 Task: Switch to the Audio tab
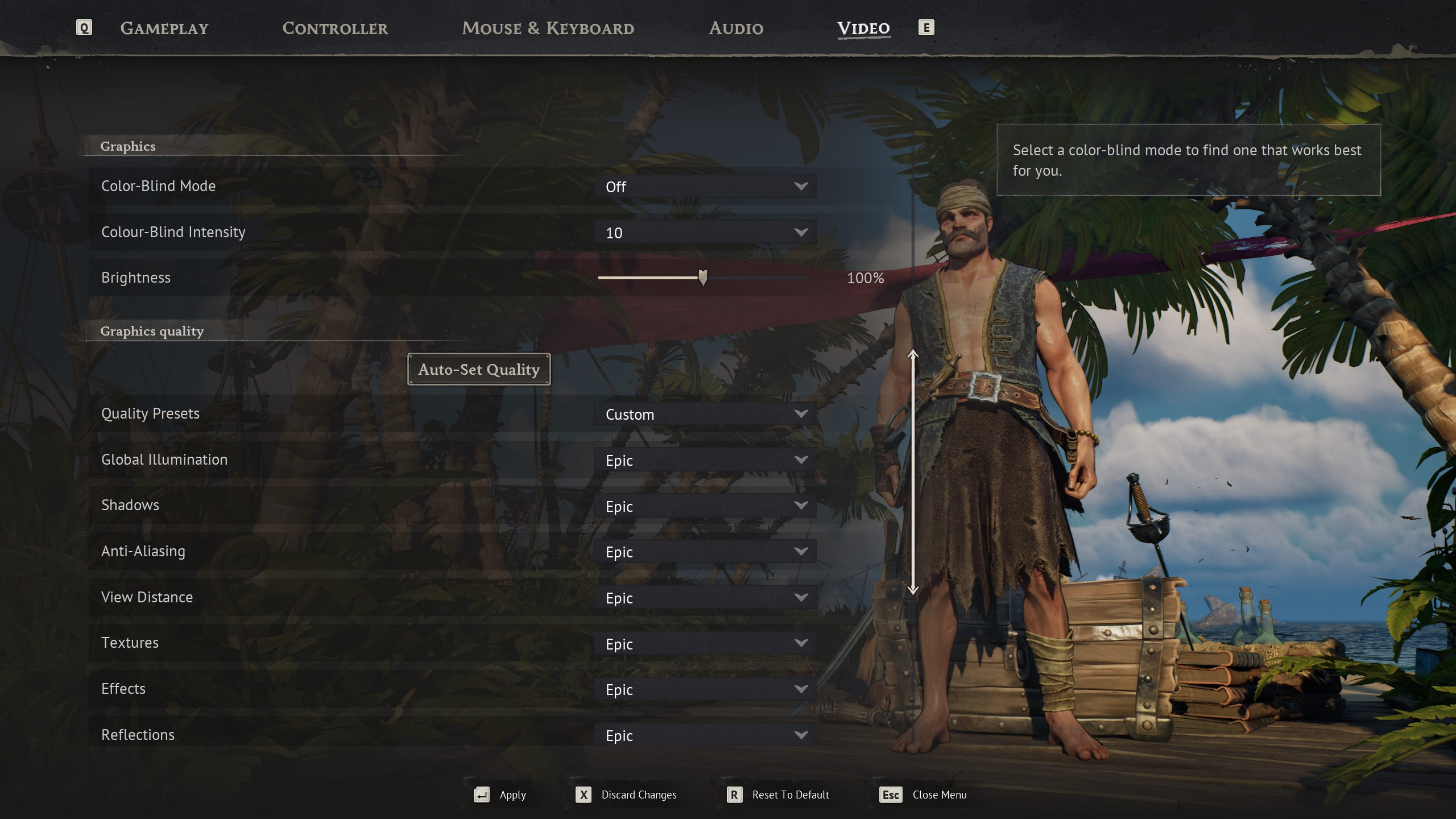coord(735,28)
